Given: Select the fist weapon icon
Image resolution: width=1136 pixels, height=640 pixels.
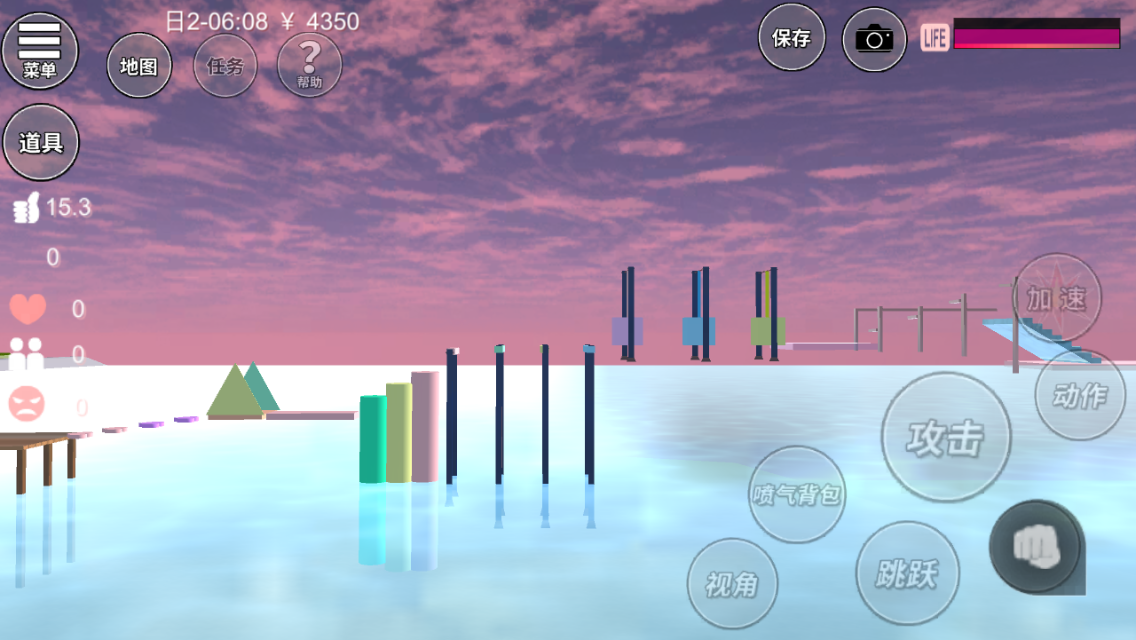Looking at the screenshot, I should 1034,545.
